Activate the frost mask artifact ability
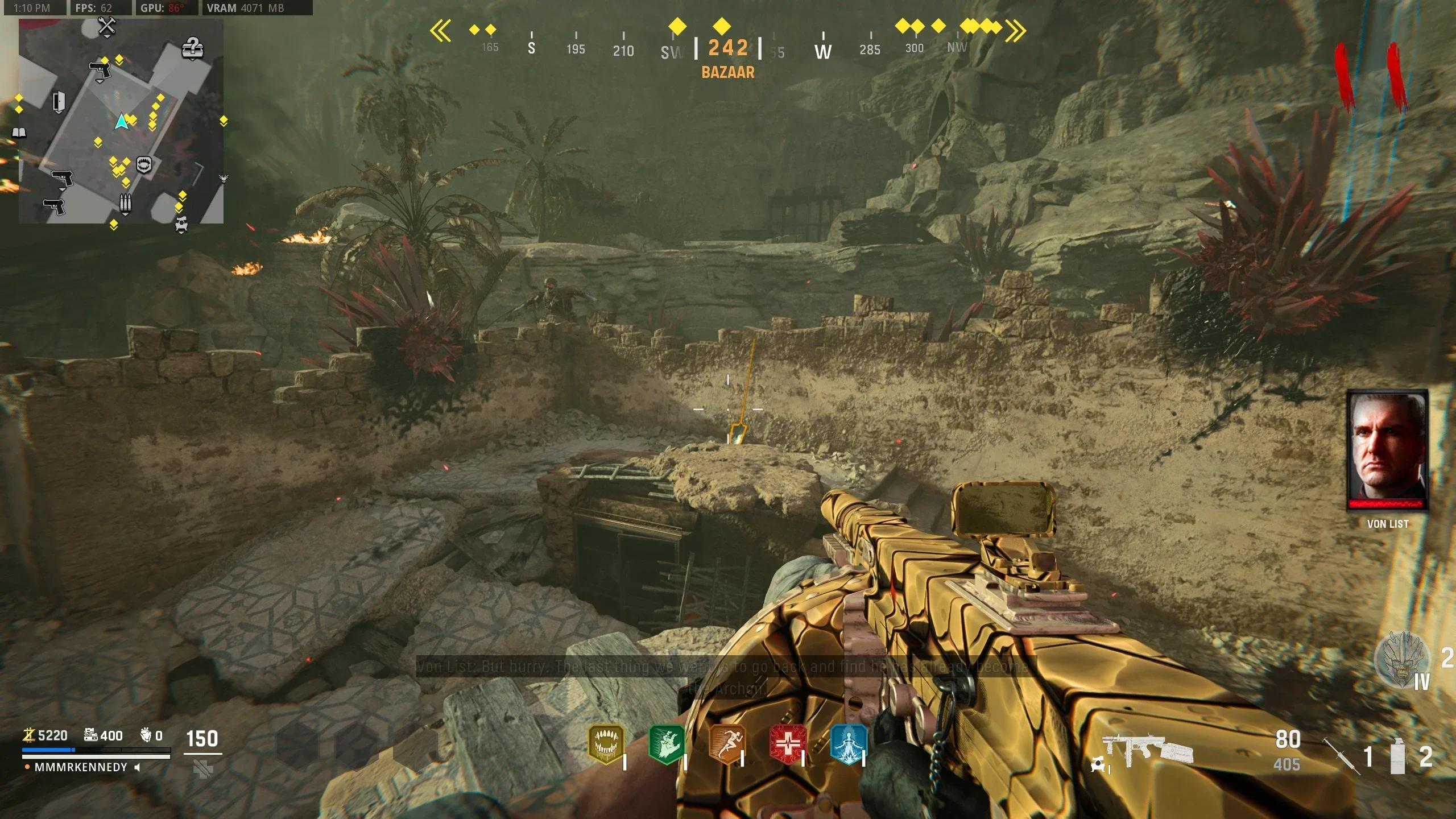The height and width of the screenshot is (819, 1456). click(x=1401, y=660)
